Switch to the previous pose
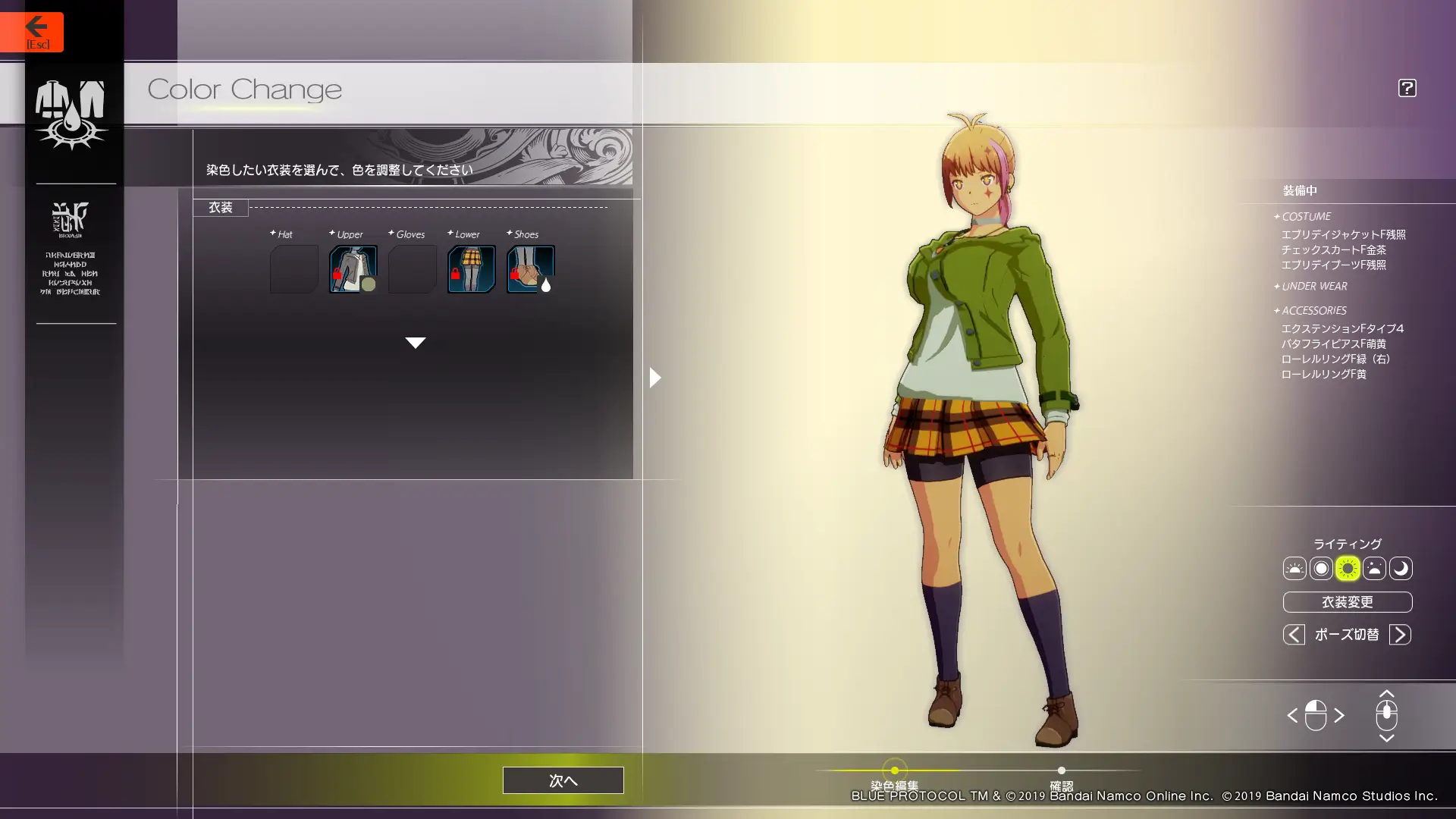The image size is (1456, 819). point(1294,634)
